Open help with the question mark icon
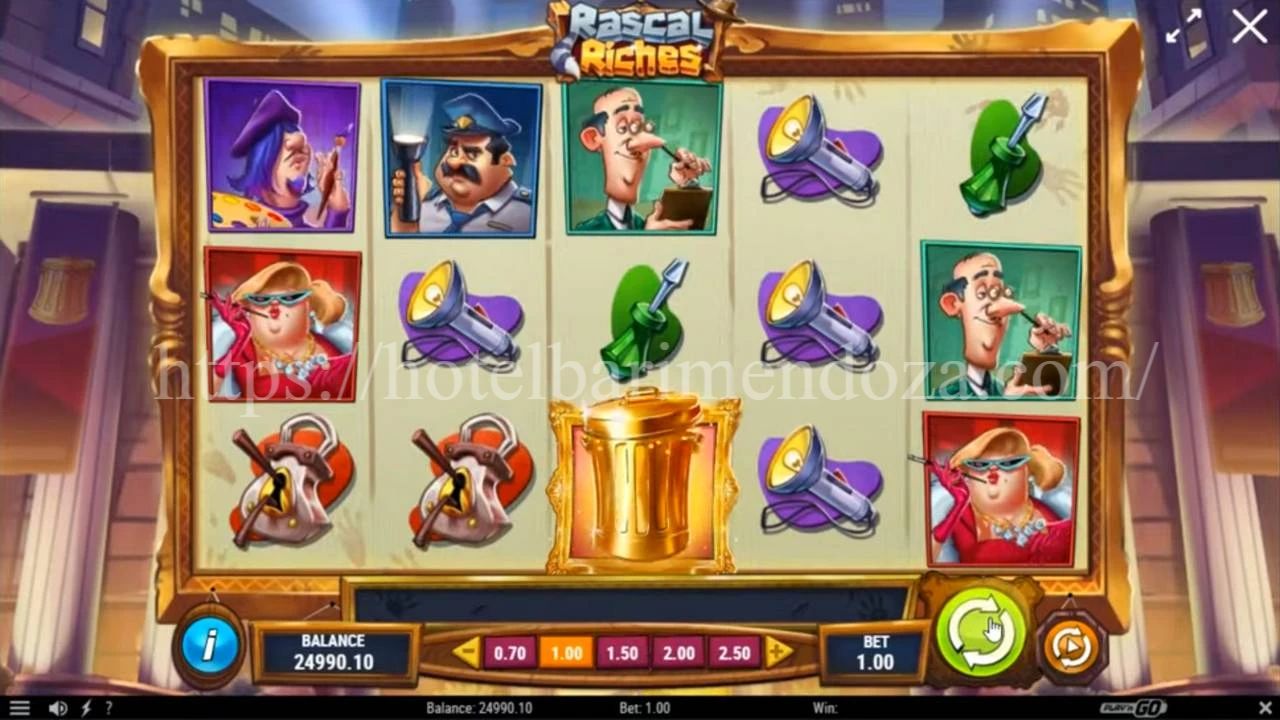This screenshot has height=720, width=1280. [108, 708]
